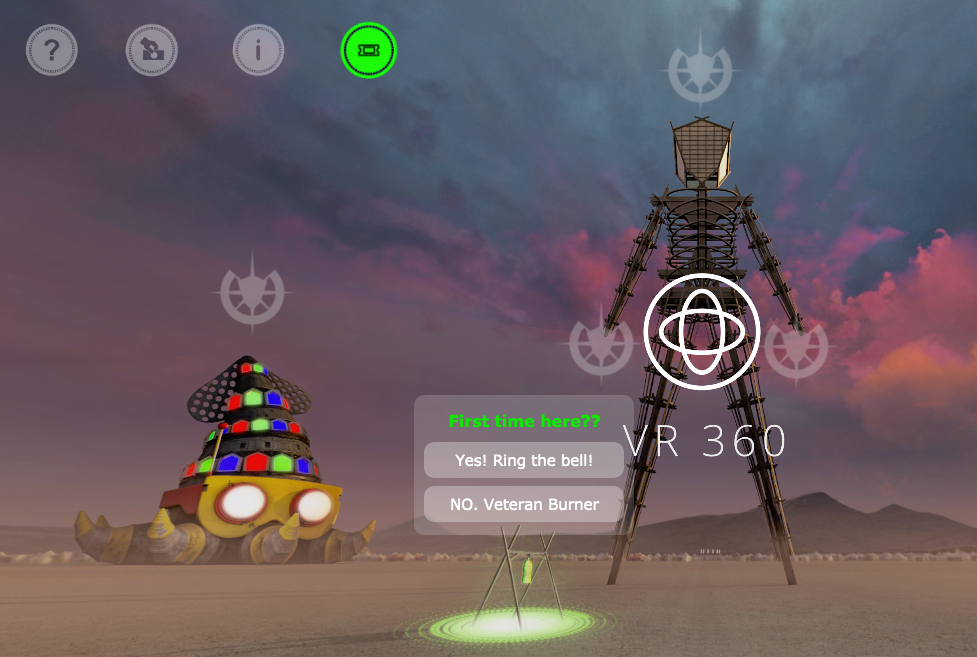
Task: Select the green ticket icon
Action: click(368, 50)
